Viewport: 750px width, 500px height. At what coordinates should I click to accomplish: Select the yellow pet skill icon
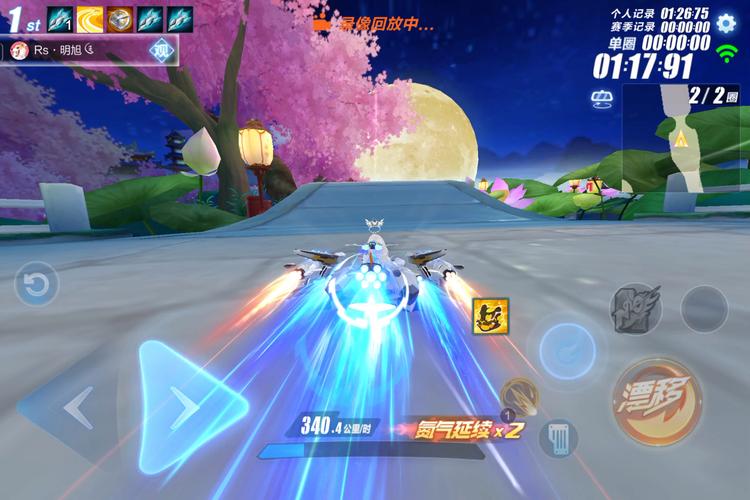click(x=490, y=316)
